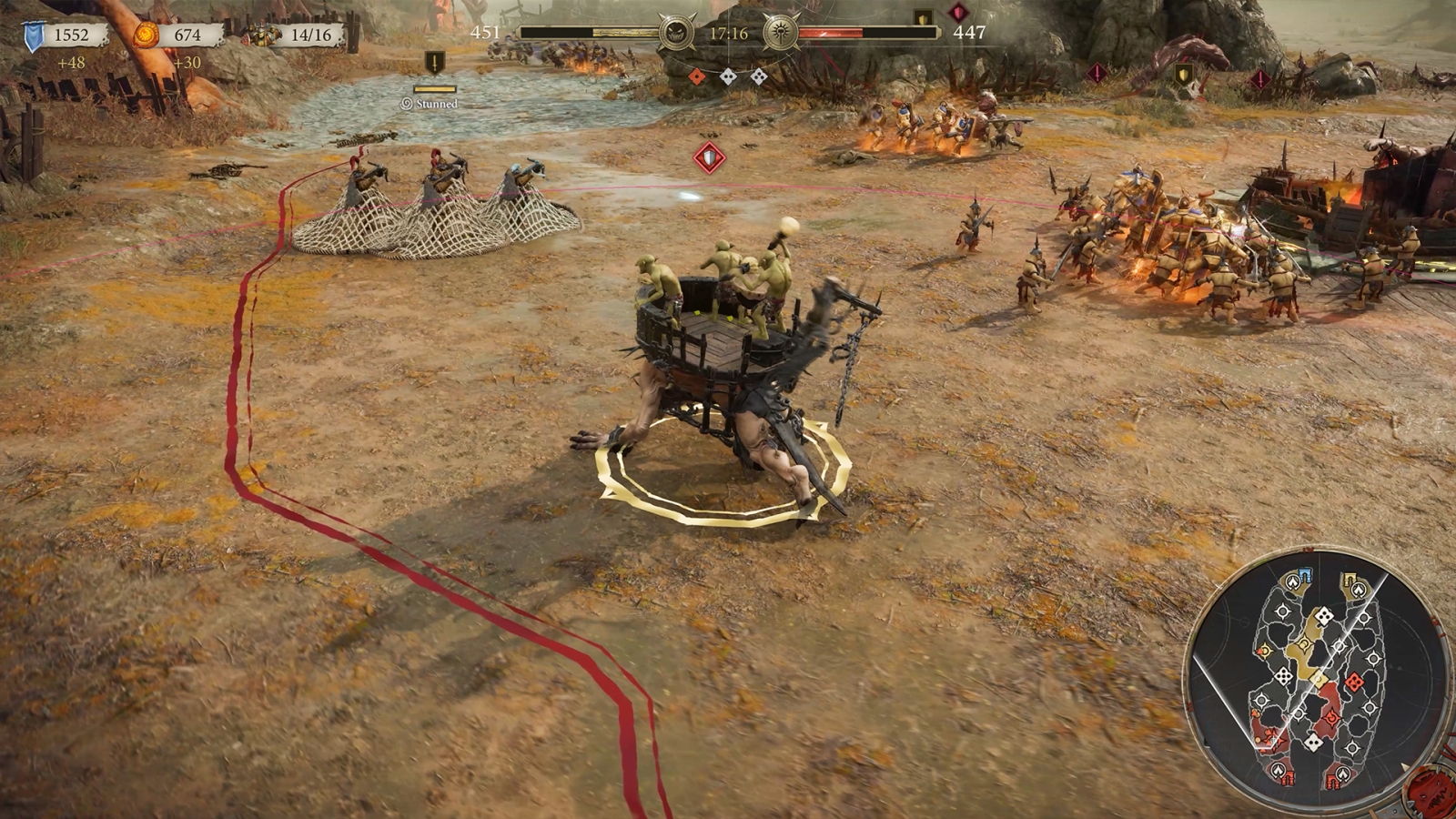Click the sunburst hammer faction emblem
Image resolution: width=1456 pixels, height=819 pixels.
coord(781,34)
